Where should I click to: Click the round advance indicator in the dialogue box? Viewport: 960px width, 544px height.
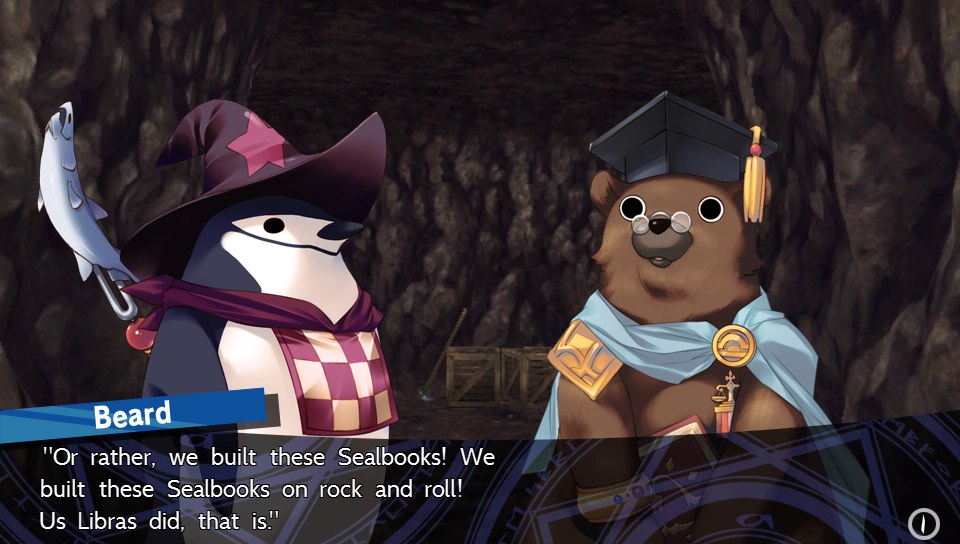click(923, 523)
